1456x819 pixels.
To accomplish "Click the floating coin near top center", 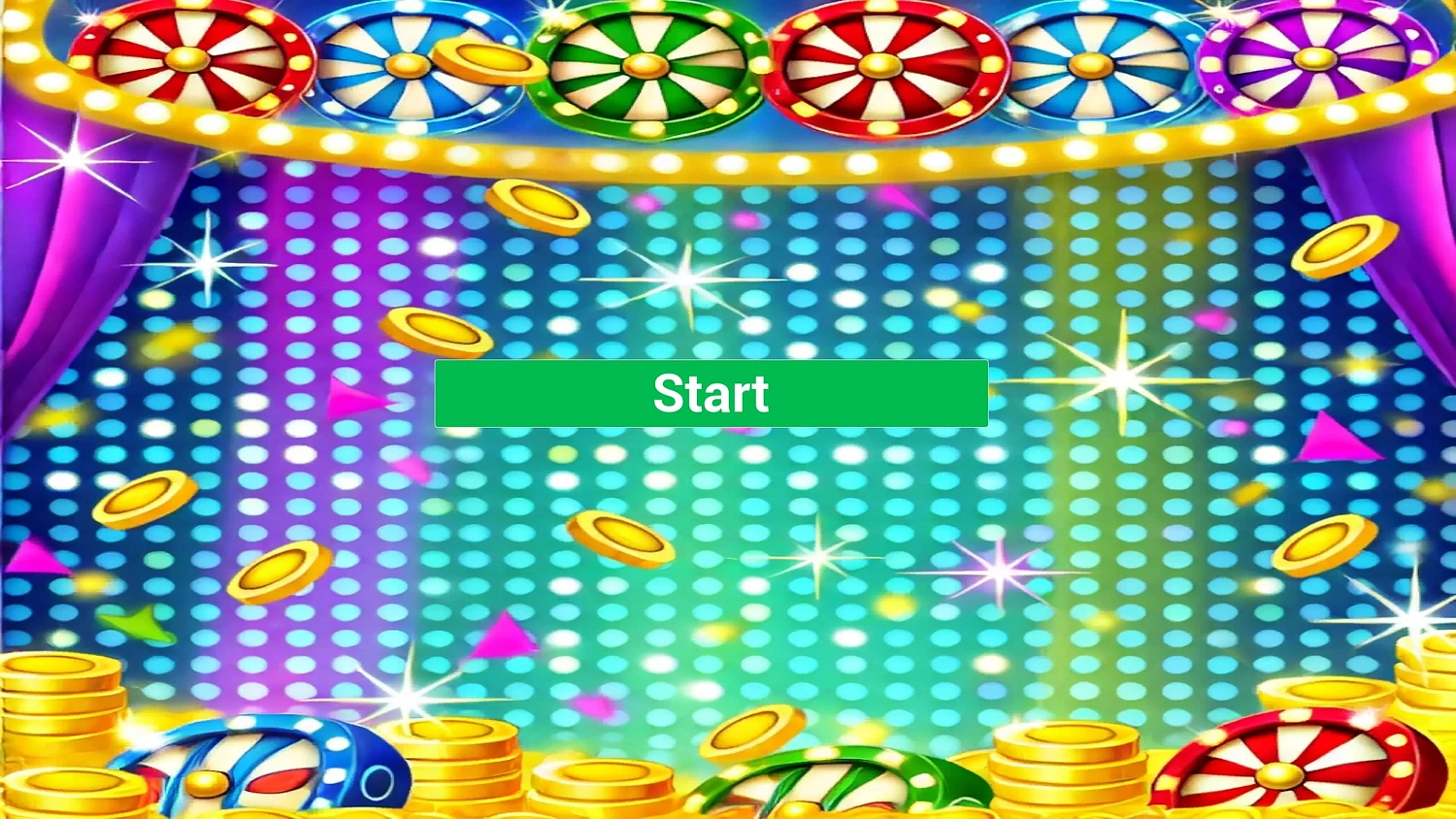I will [537, 204].
